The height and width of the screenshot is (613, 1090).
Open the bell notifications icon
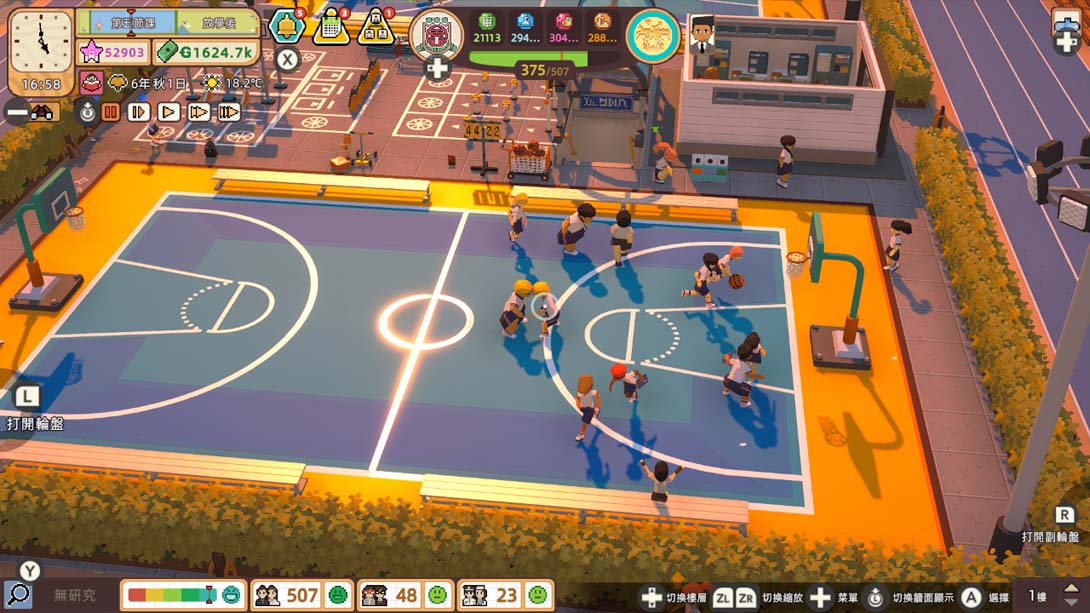[286, 27]
